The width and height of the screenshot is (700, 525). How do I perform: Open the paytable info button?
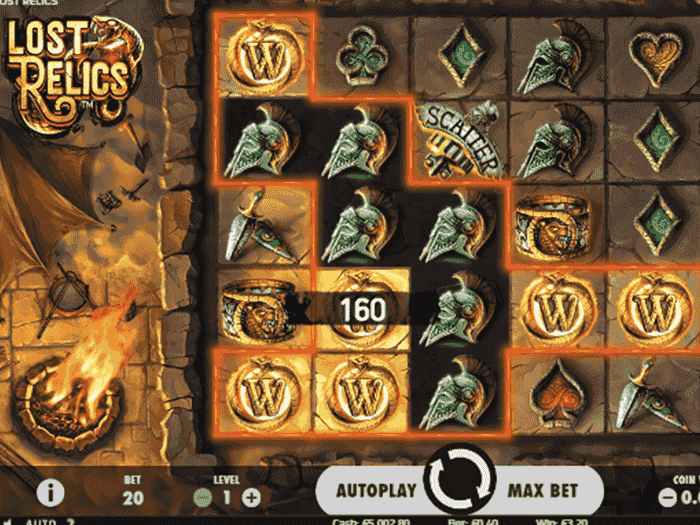coord(51,494)
